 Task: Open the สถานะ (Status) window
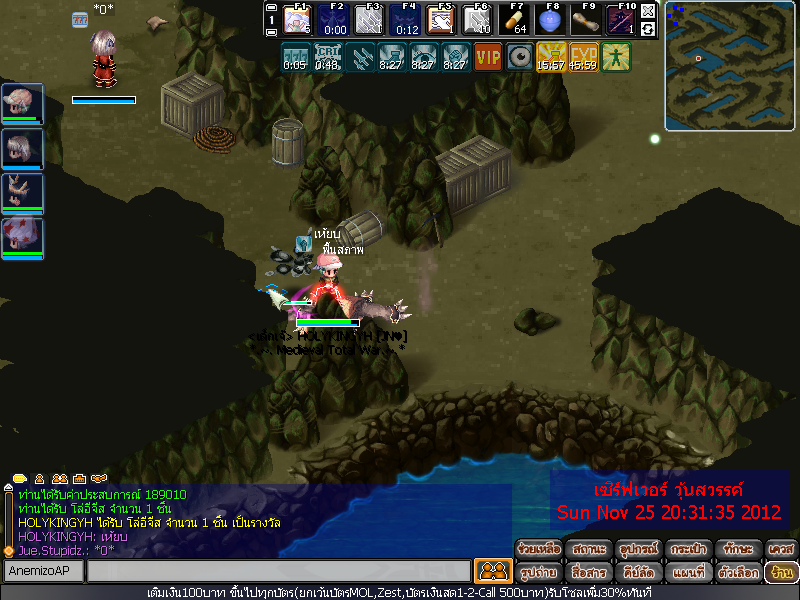point(588,549)
